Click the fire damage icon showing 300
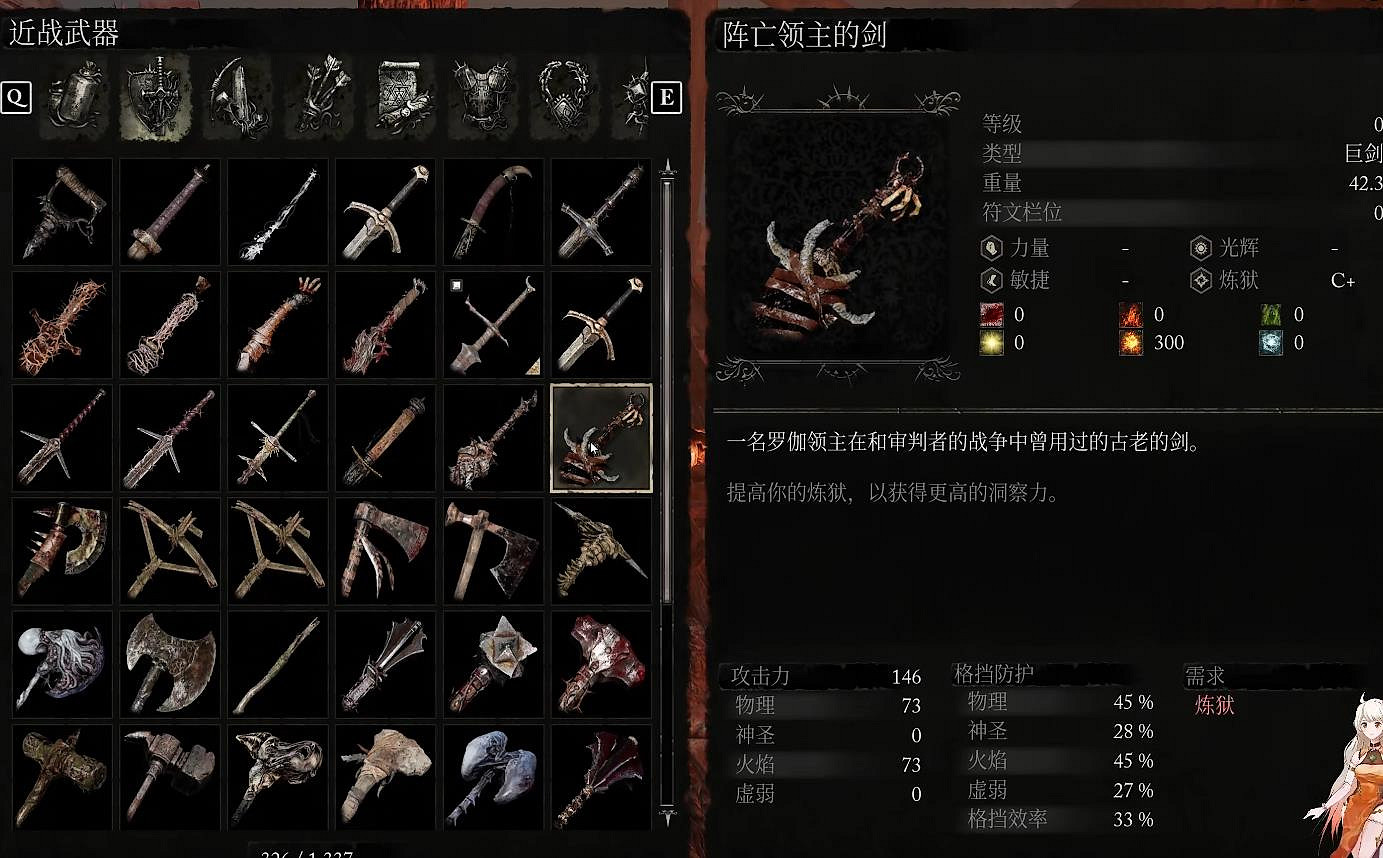1383x858 pixels. point(1131,342)
